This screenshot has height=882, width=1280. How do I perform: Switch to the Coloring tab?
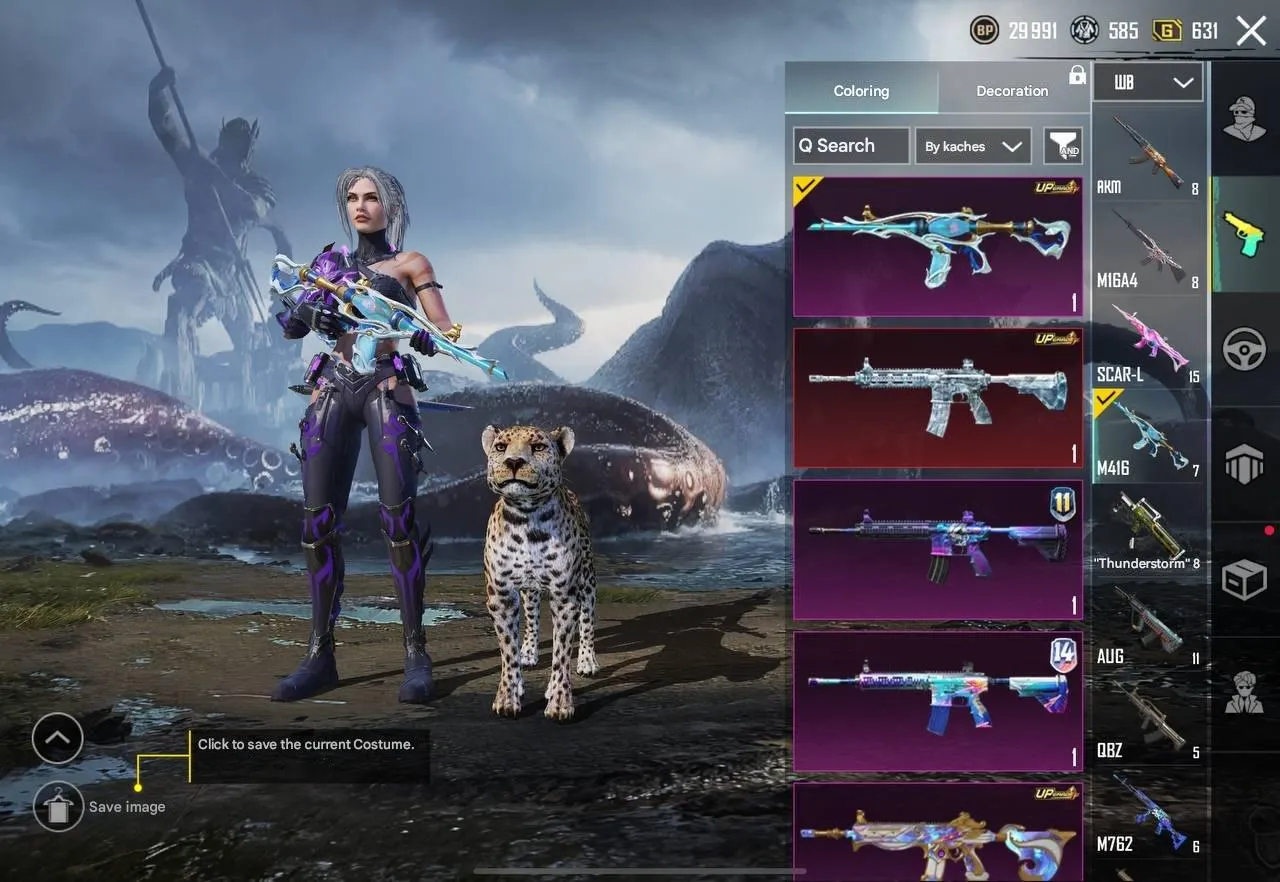point(861,91)
